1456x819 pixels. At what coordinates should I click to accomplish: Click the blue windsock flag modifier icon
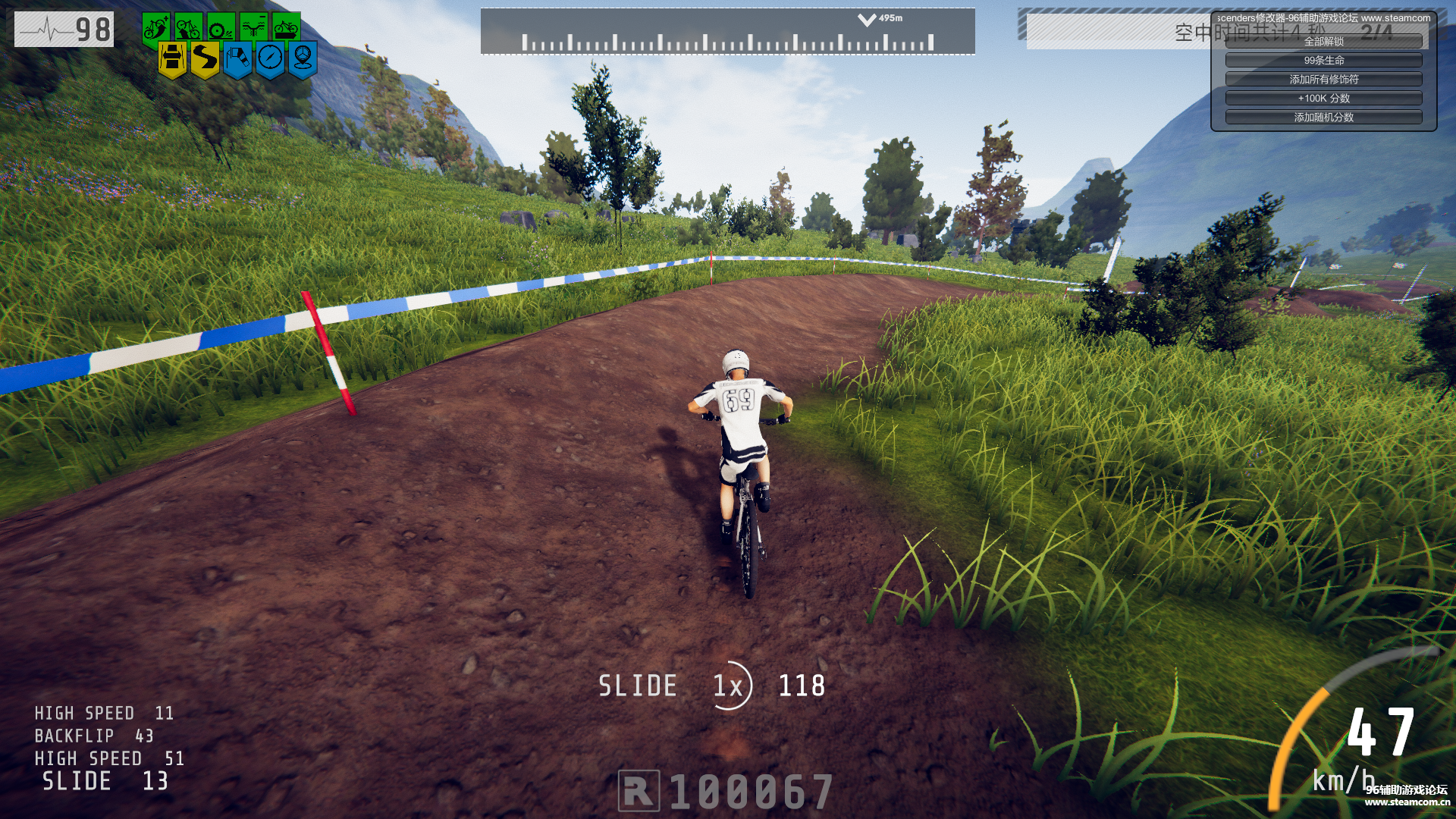click(x=237, y=58)
